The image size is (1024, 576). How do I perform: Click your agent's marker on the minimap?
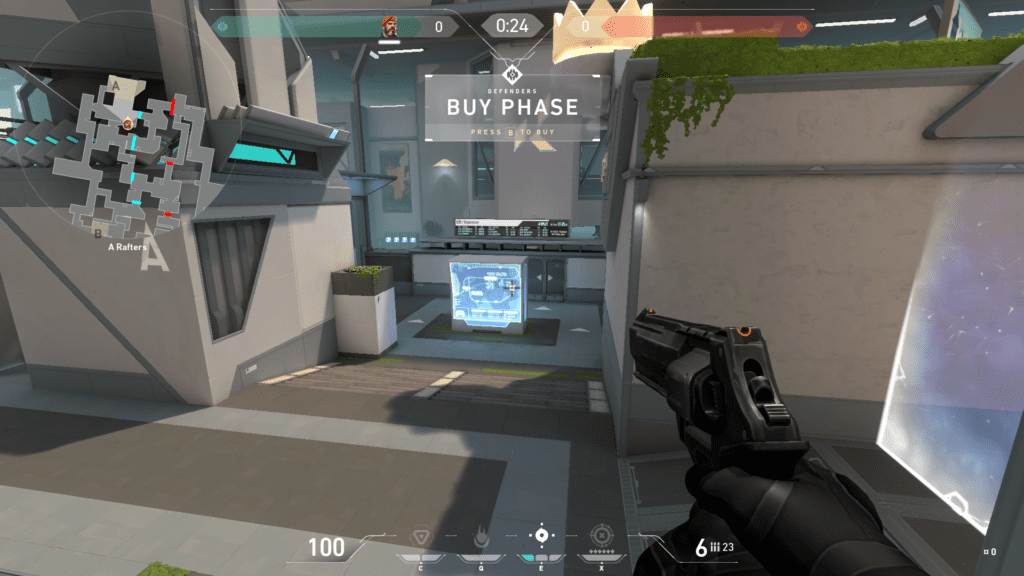(x=128, y=122)
